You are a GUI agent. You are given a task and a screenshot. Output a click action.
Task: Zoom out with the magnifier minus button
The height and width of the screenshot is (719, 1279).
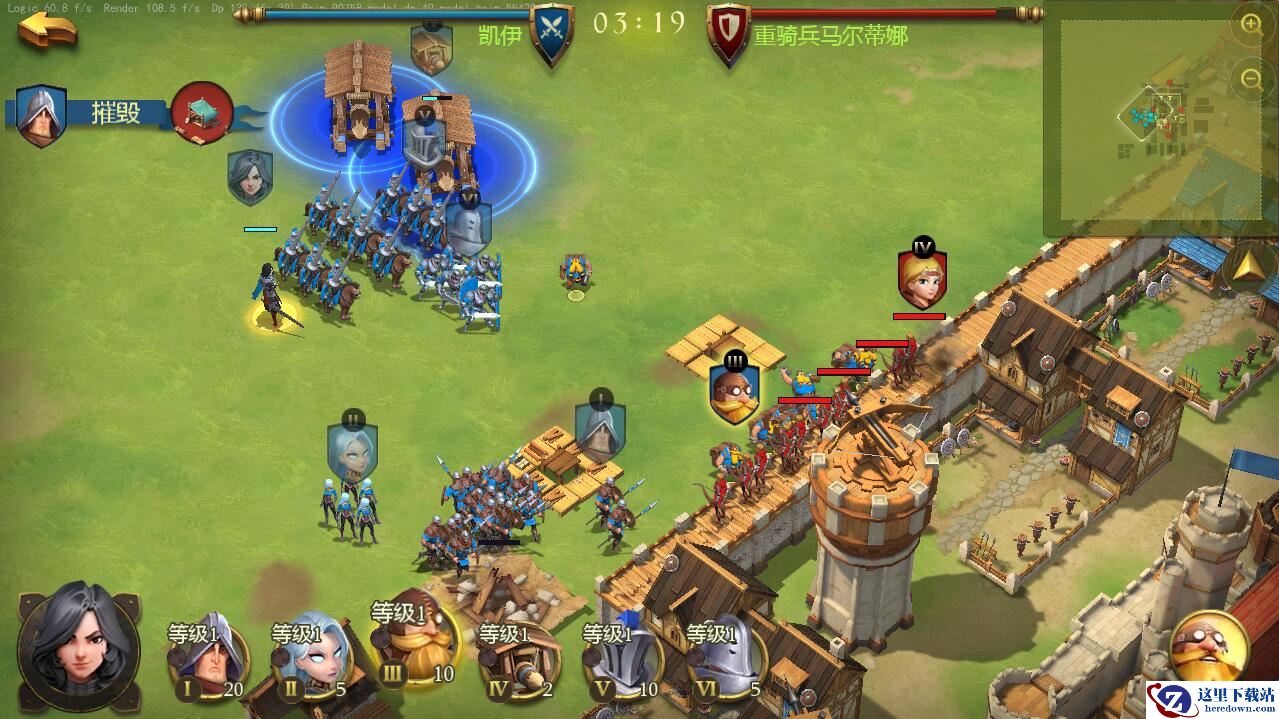[x=1251, y=78]
